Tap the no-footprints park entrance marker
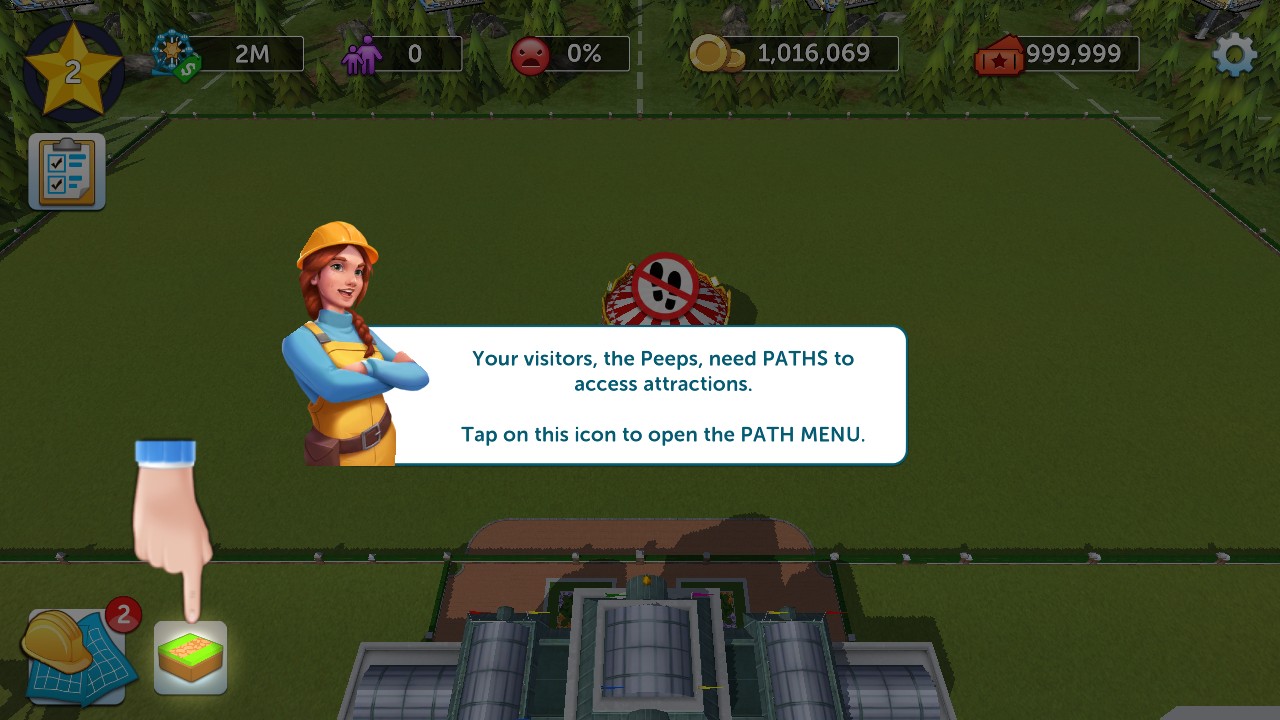Viewport: 1280px width, 720px height. tap(665, 288)
